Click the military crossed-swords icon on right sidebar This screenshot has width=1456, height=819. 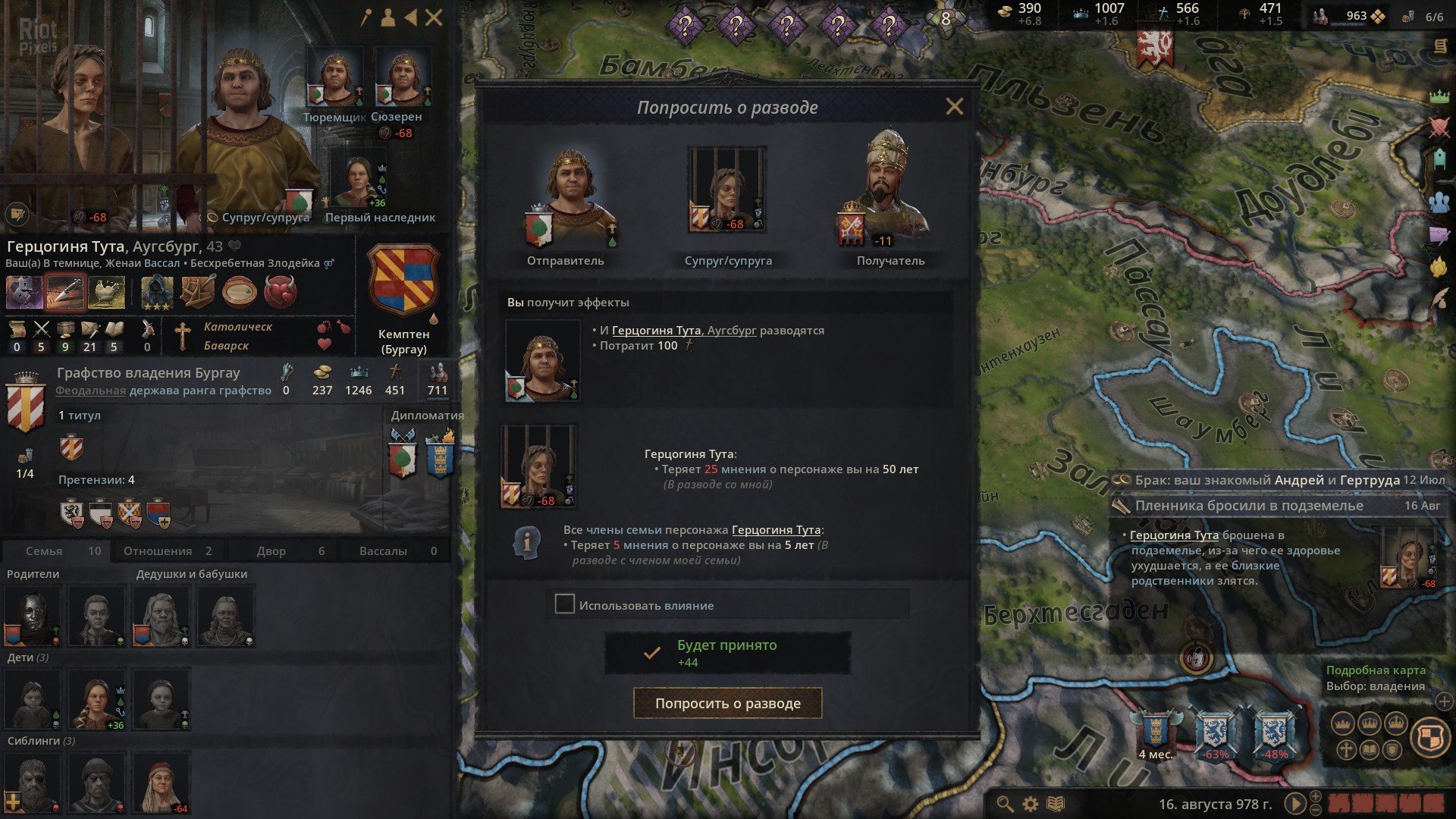(1439, 127)
